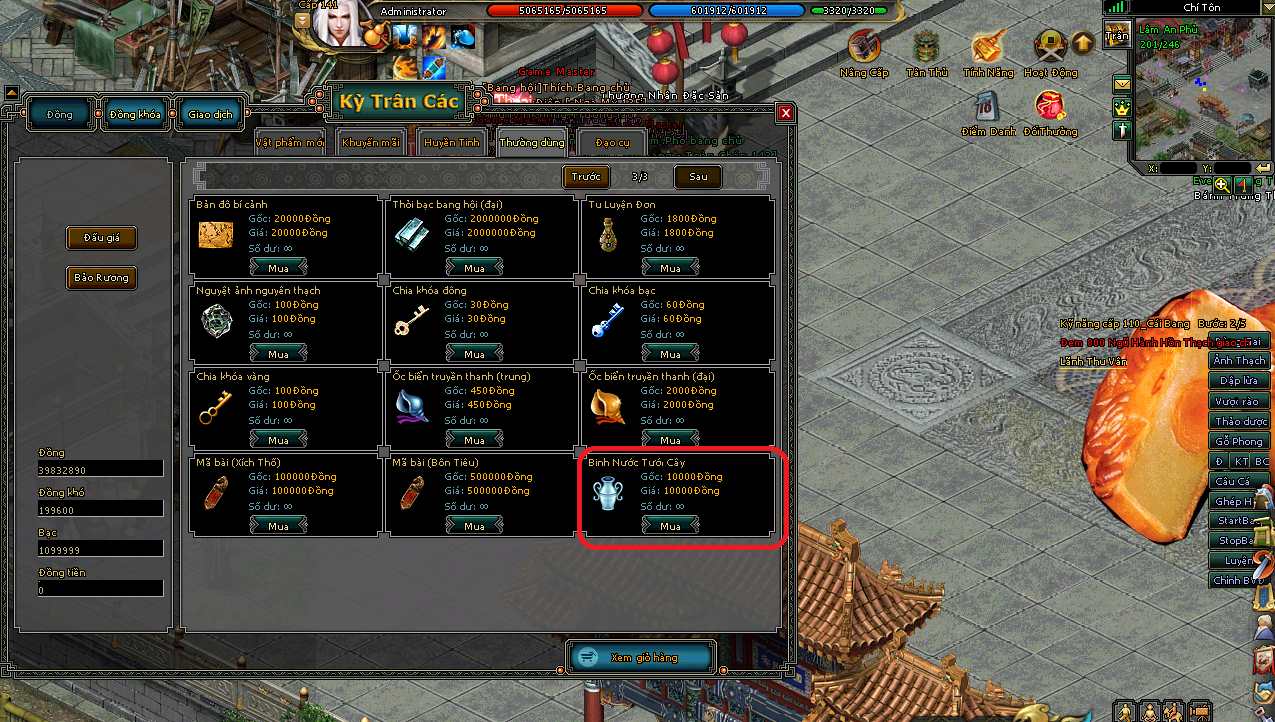1275x722 pixels.
Task: Switch to the Khuyến mãi tab
Action: click(371, 142)
